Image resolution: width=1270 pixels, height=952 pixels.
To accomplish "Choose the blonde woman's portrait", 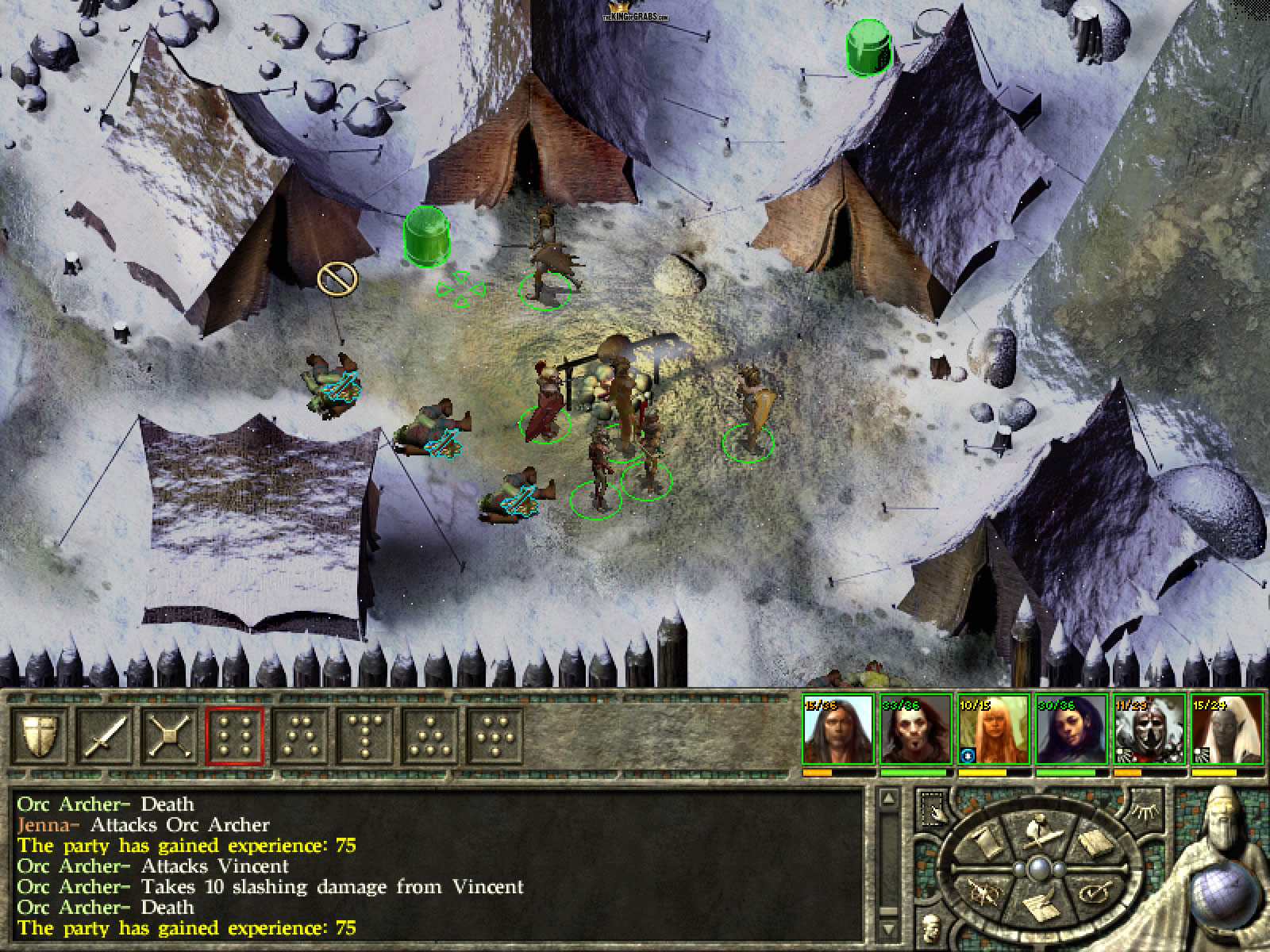I will 993,730.
